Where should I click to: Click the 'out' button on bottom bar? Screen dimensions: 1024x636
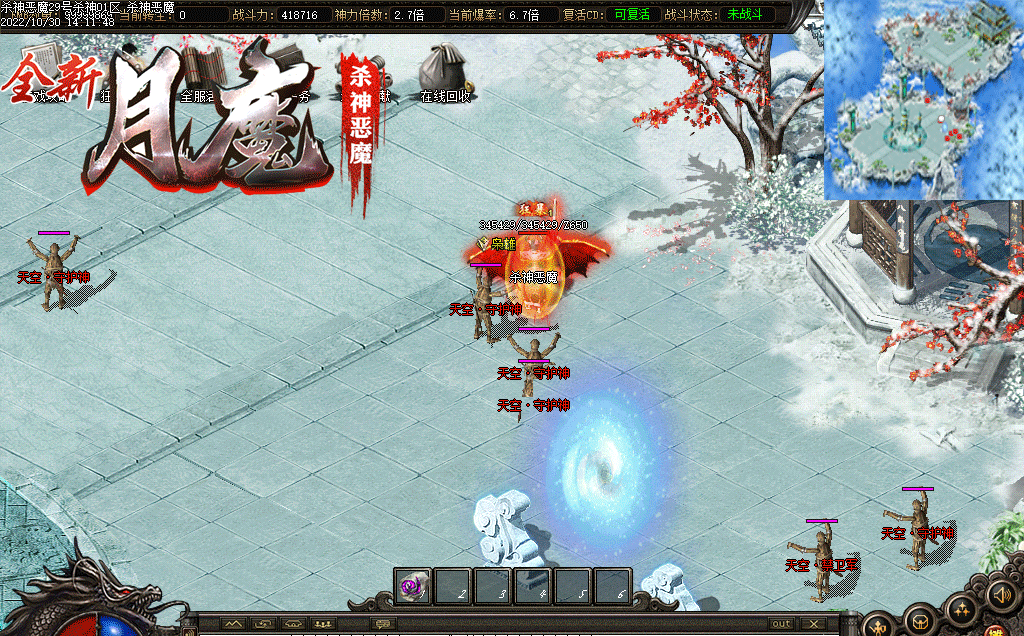[x=781, y=624]
